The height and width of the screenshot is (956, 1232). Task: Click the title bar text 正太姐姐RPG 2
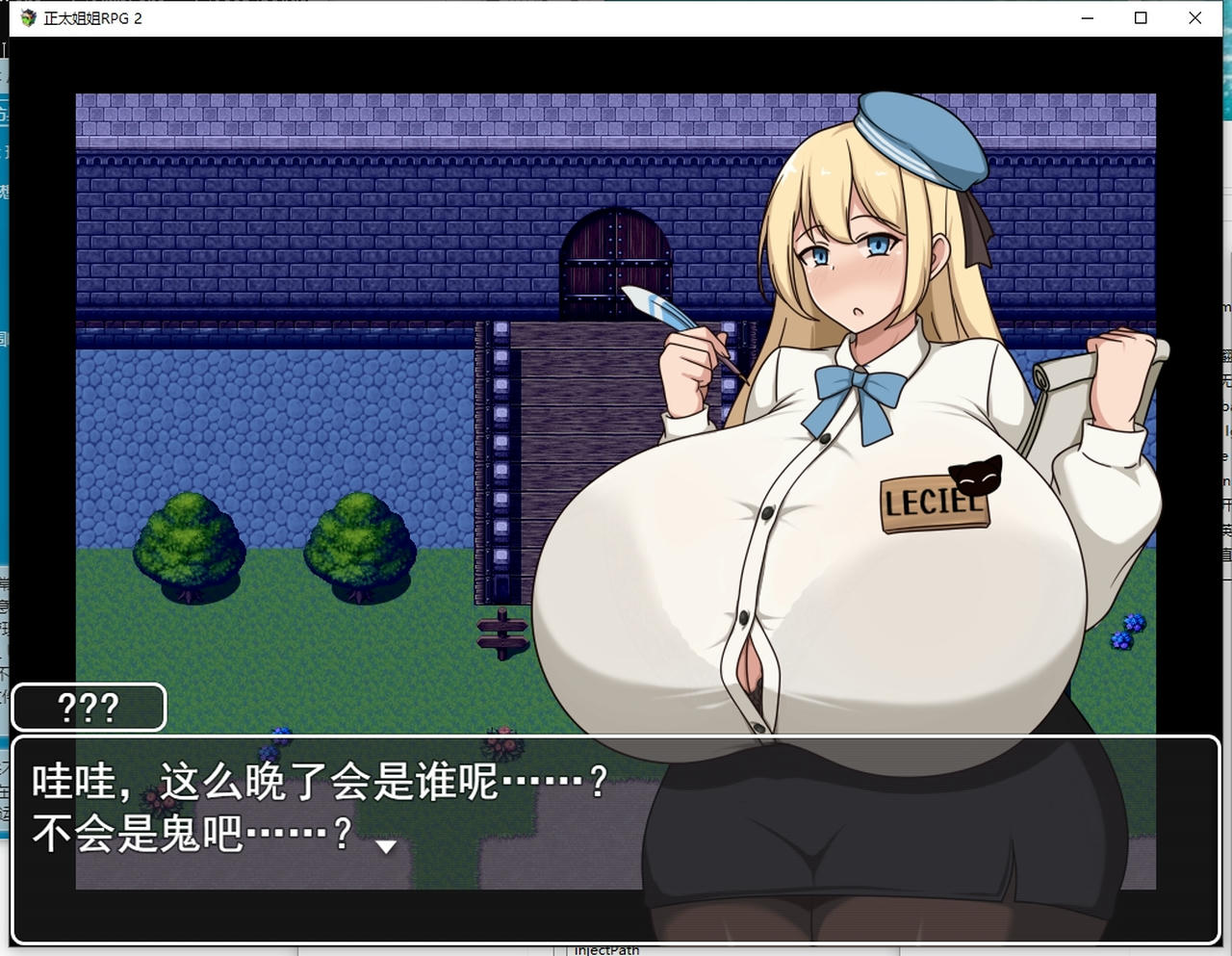(x=91, y=17)
